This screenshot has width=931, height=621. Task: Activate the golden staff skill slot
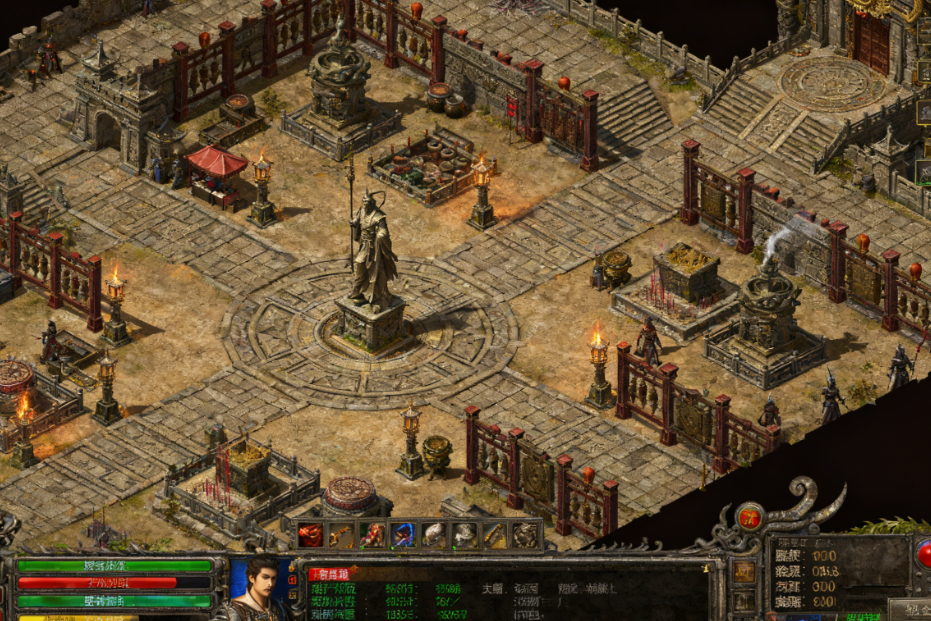[341, 535]
